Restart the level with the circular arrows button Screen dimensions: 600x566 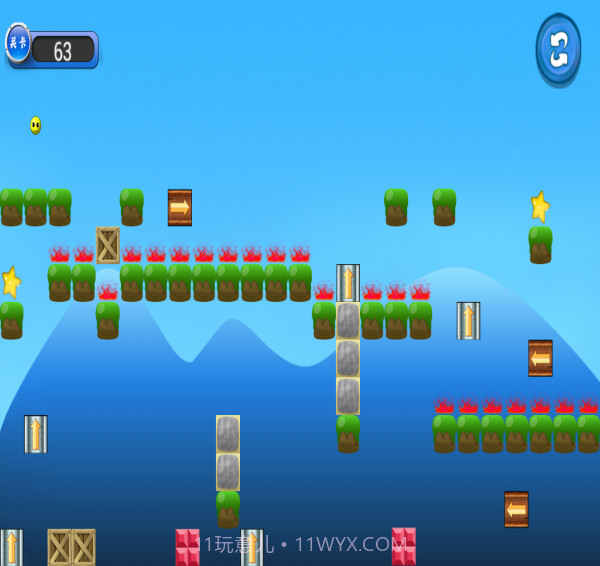[x=558, y=49]
